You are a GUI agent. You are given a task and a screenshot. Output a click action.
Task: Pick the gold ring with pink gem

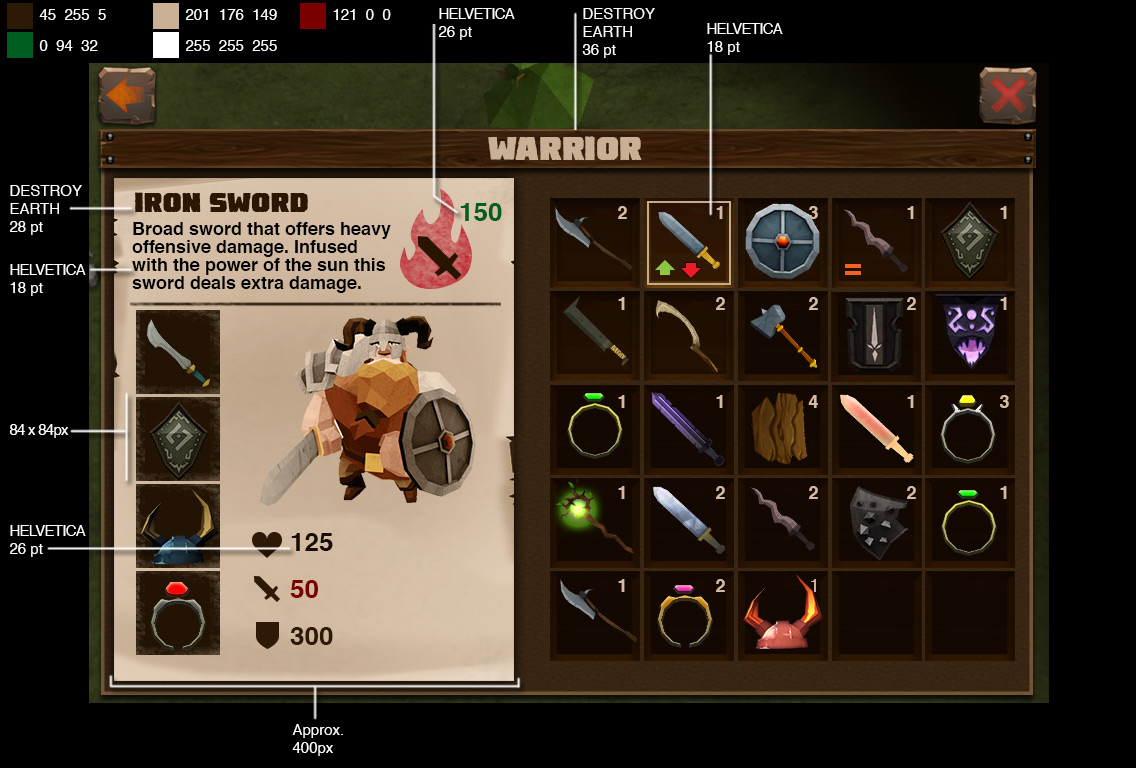pyautogui.click(x=689, y=615)
